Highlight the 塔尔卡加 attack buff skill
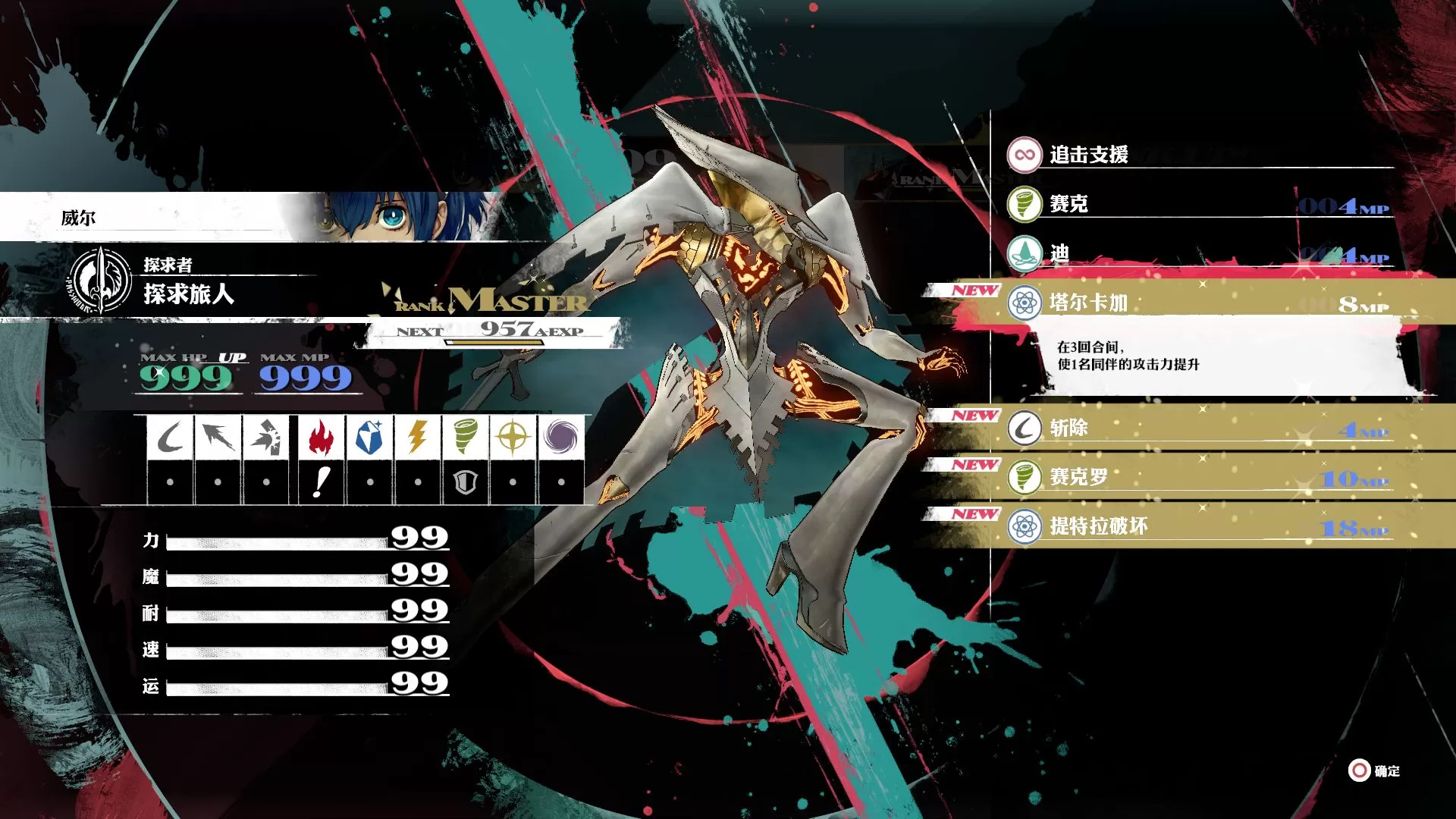Viewport: 1456px width, 819px height. 1198,303
